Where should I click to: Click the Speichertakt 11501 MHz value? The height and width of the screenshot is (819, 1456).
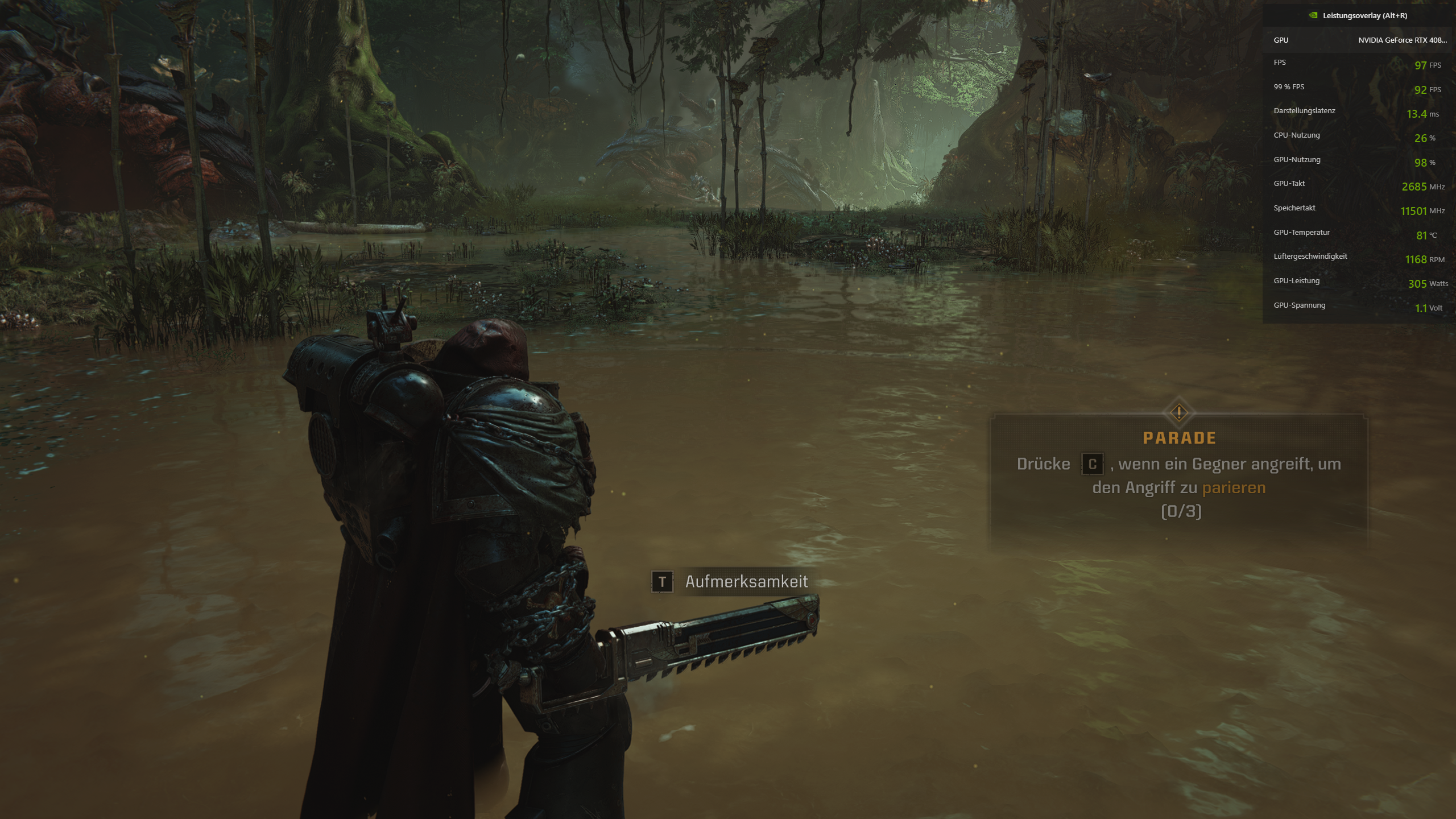[1413, 210]
